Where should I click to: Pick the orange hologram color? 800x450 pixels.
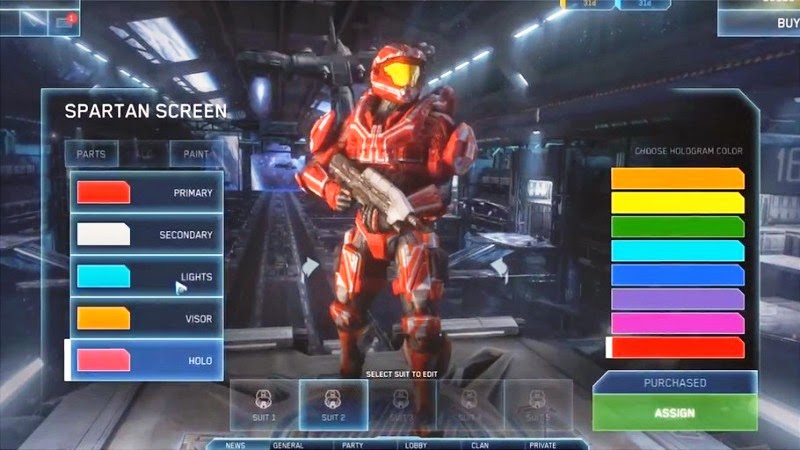677,178
